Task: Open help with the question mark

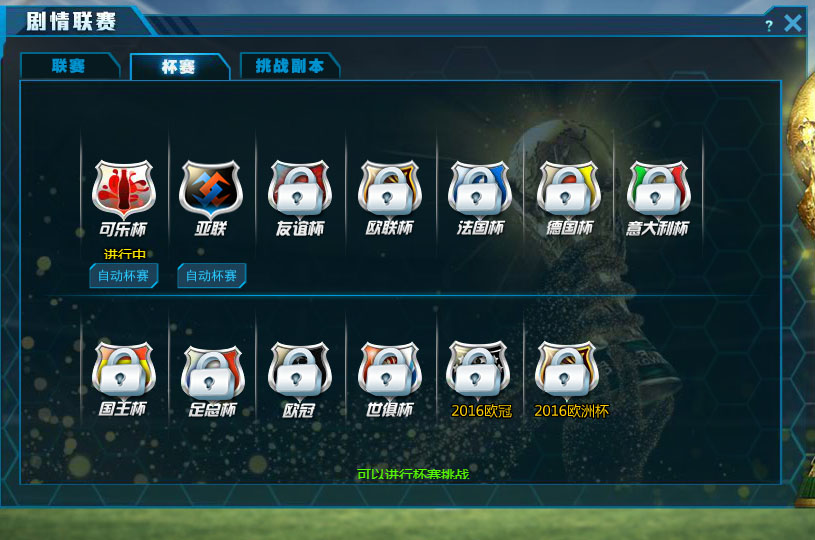Action: click(769, 25)
